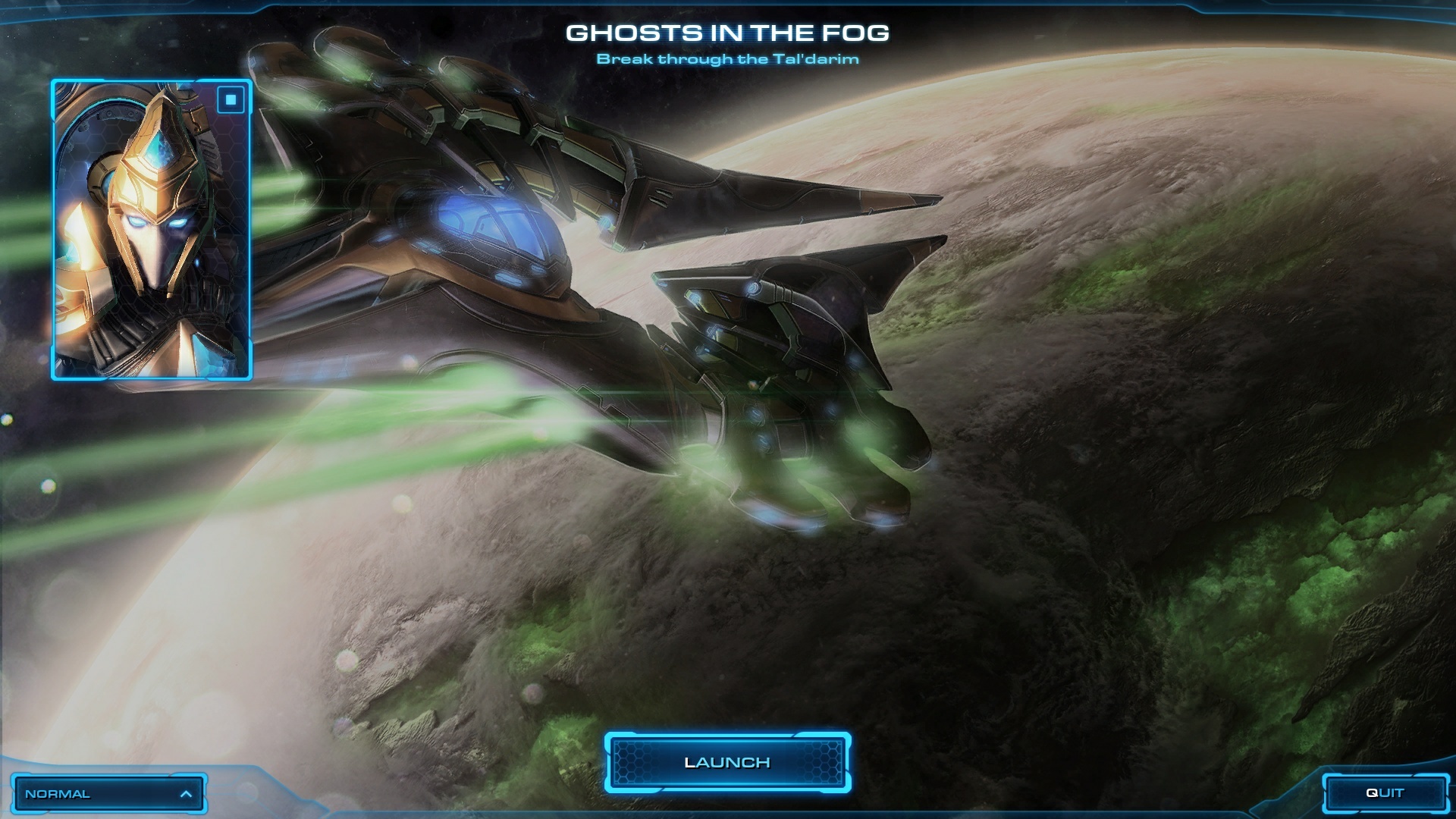Screen dimensions: 1456x819
Task: Launch the Ghosts in the Fog mission
Action: pos(727,762)
